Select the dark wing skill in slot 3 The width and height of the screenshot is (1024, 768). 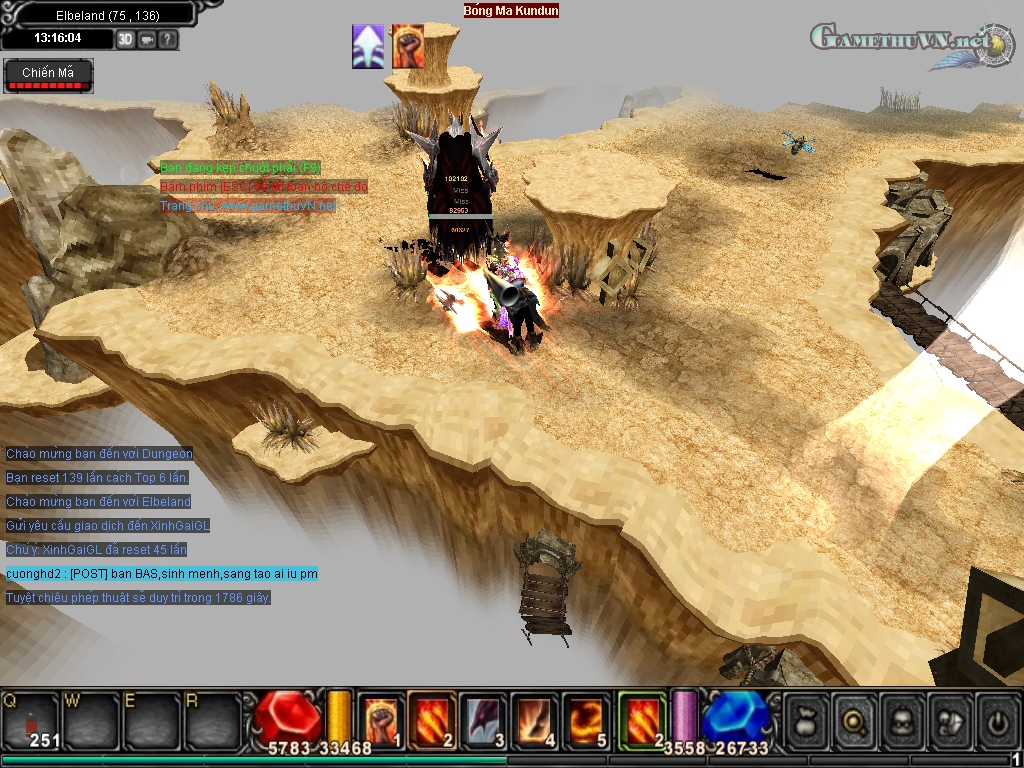(x=484, y=720)
